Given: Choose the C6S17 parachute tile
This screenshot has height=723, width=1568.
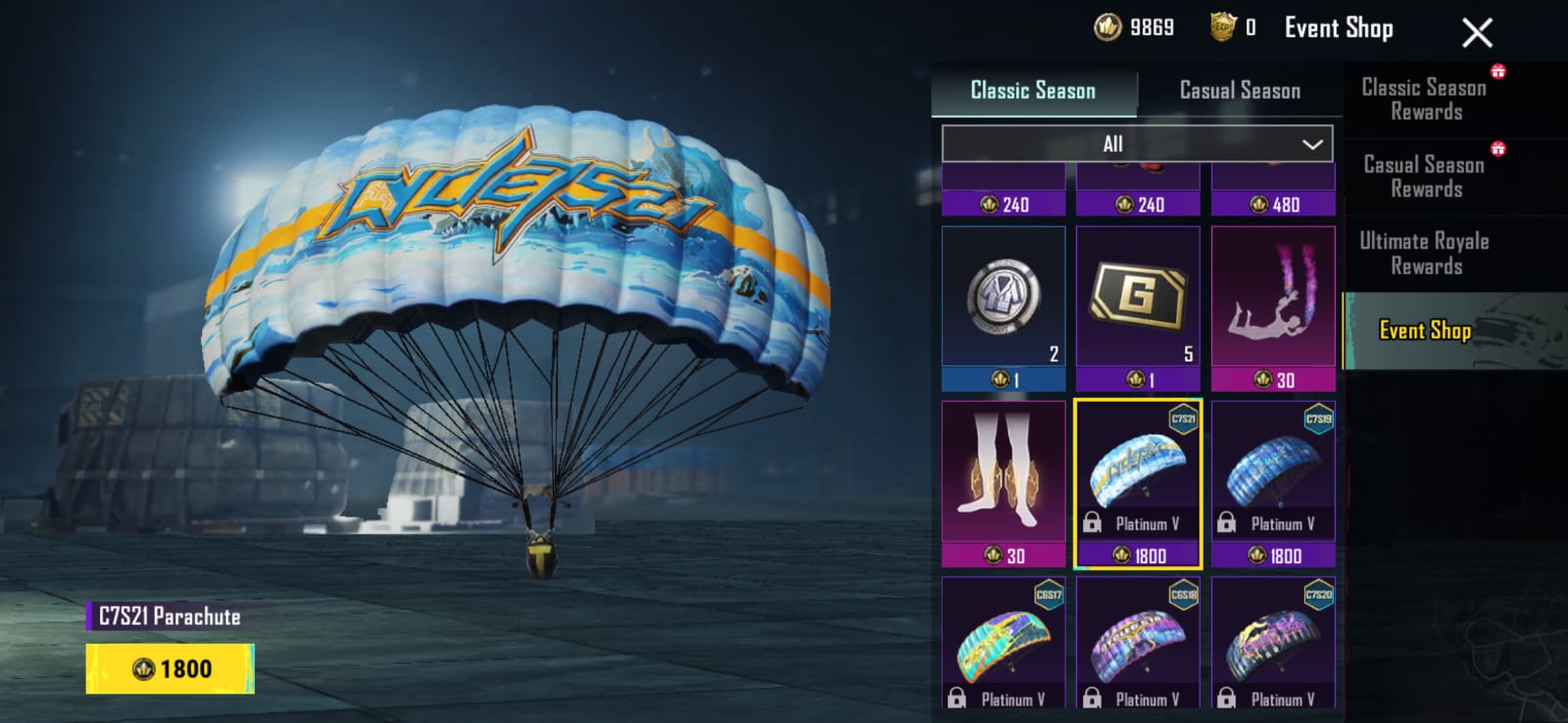Looking at the screenshot, I should (1004, 642).
